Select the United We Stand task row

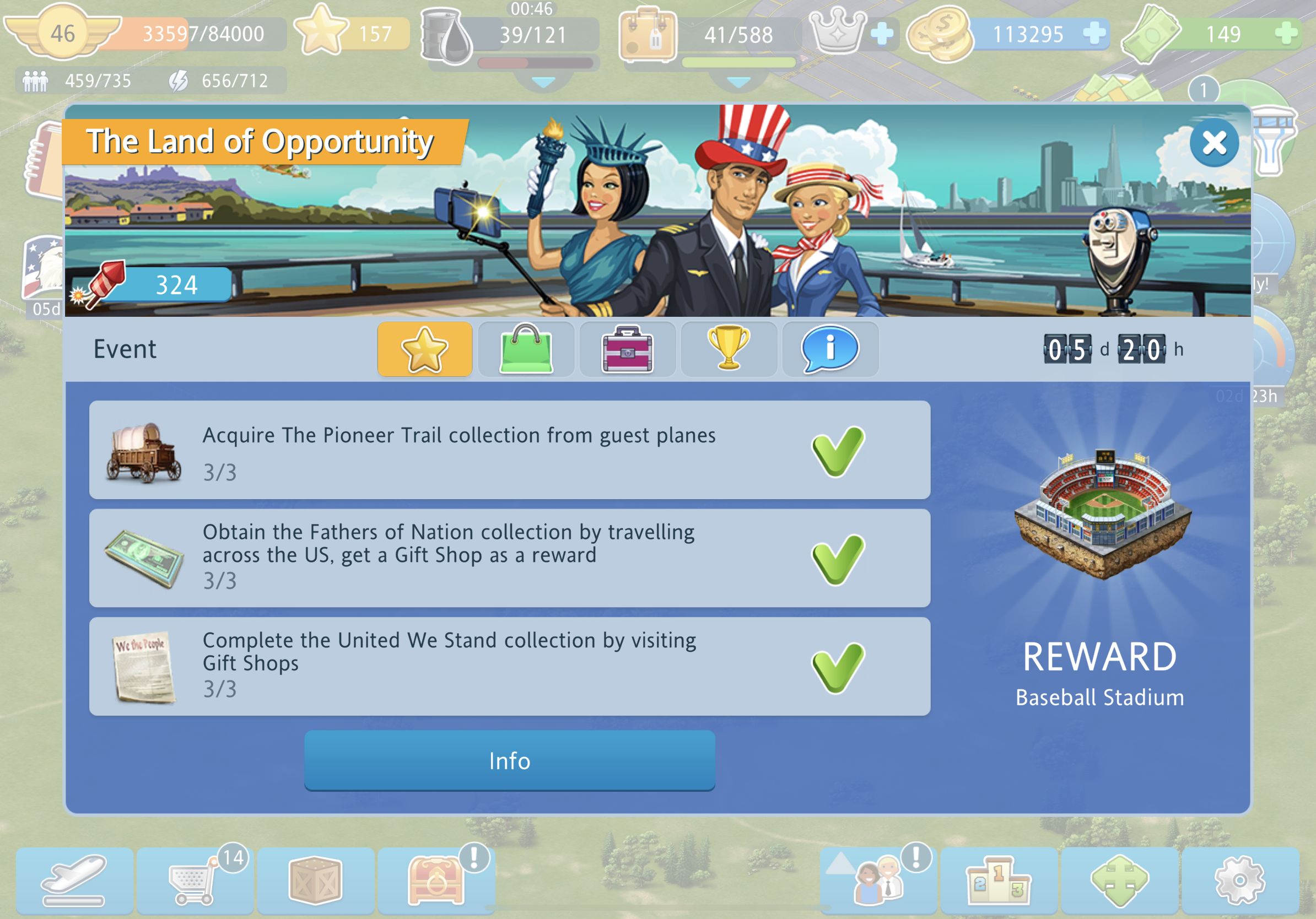[509, 666]
